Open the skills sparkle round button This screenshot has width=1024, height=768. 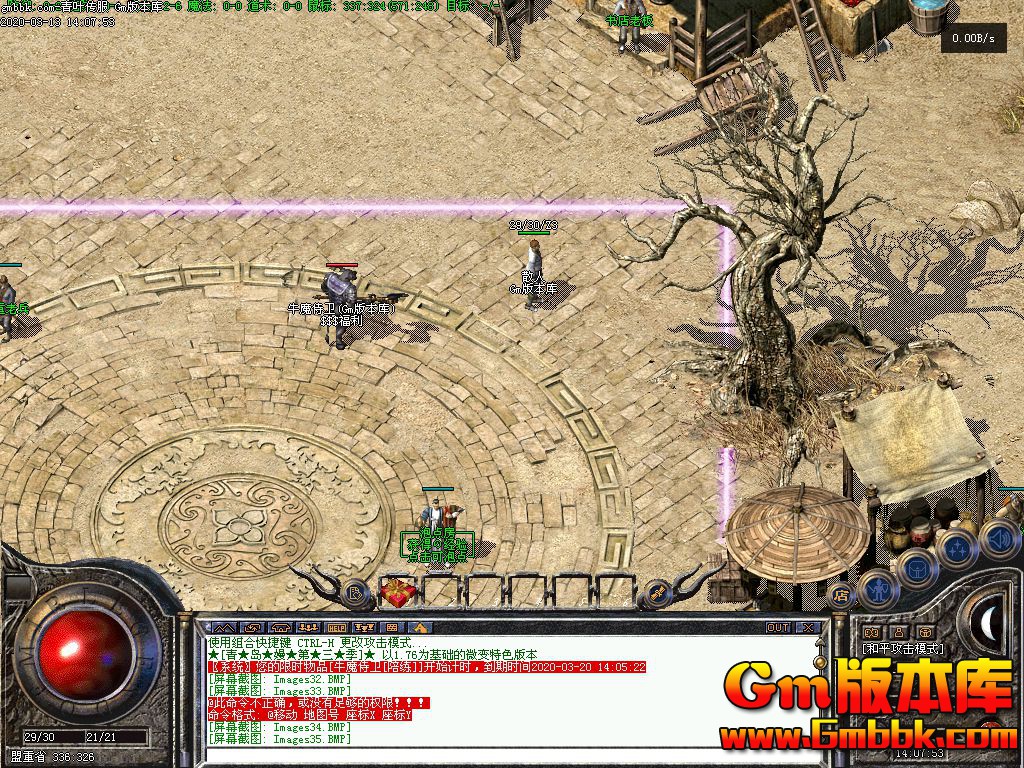(958, 549)
